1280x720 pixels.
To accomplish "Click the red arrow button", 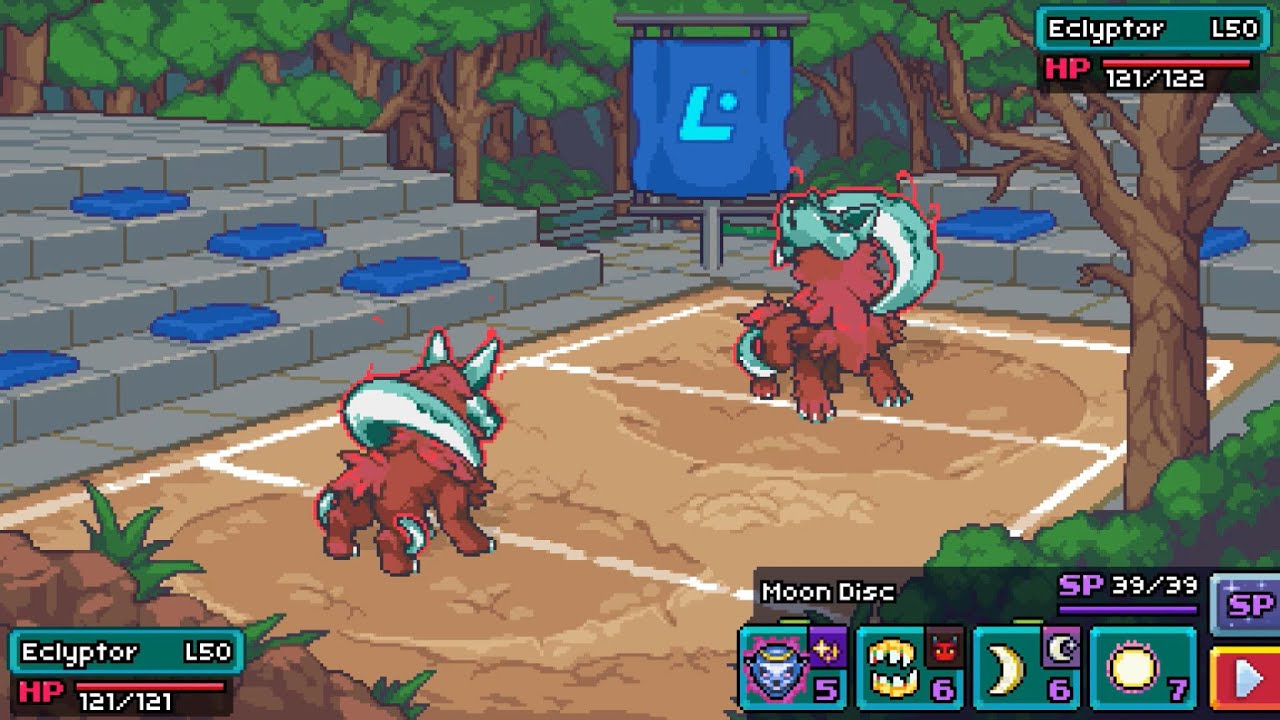I will [1246, 680].
